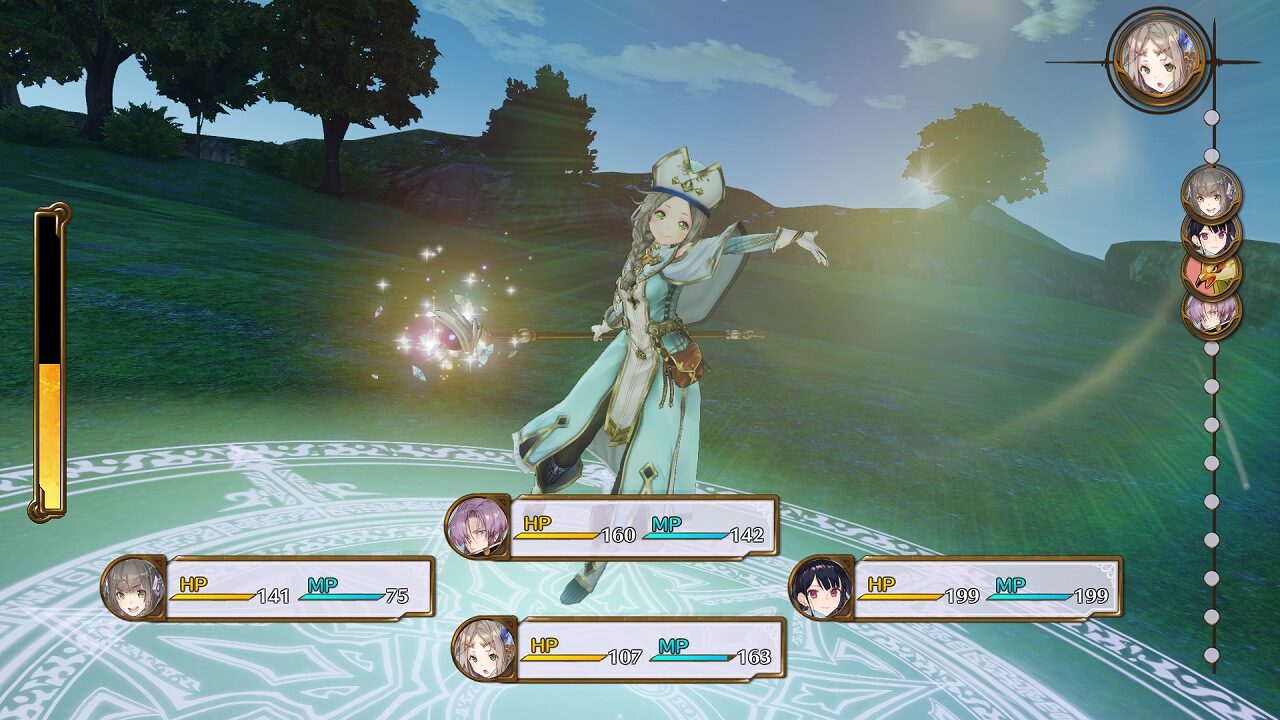Click the yellow bird enemy icon in turn order
Screen dimensions: 1280x720
(x=1212, y=277)
